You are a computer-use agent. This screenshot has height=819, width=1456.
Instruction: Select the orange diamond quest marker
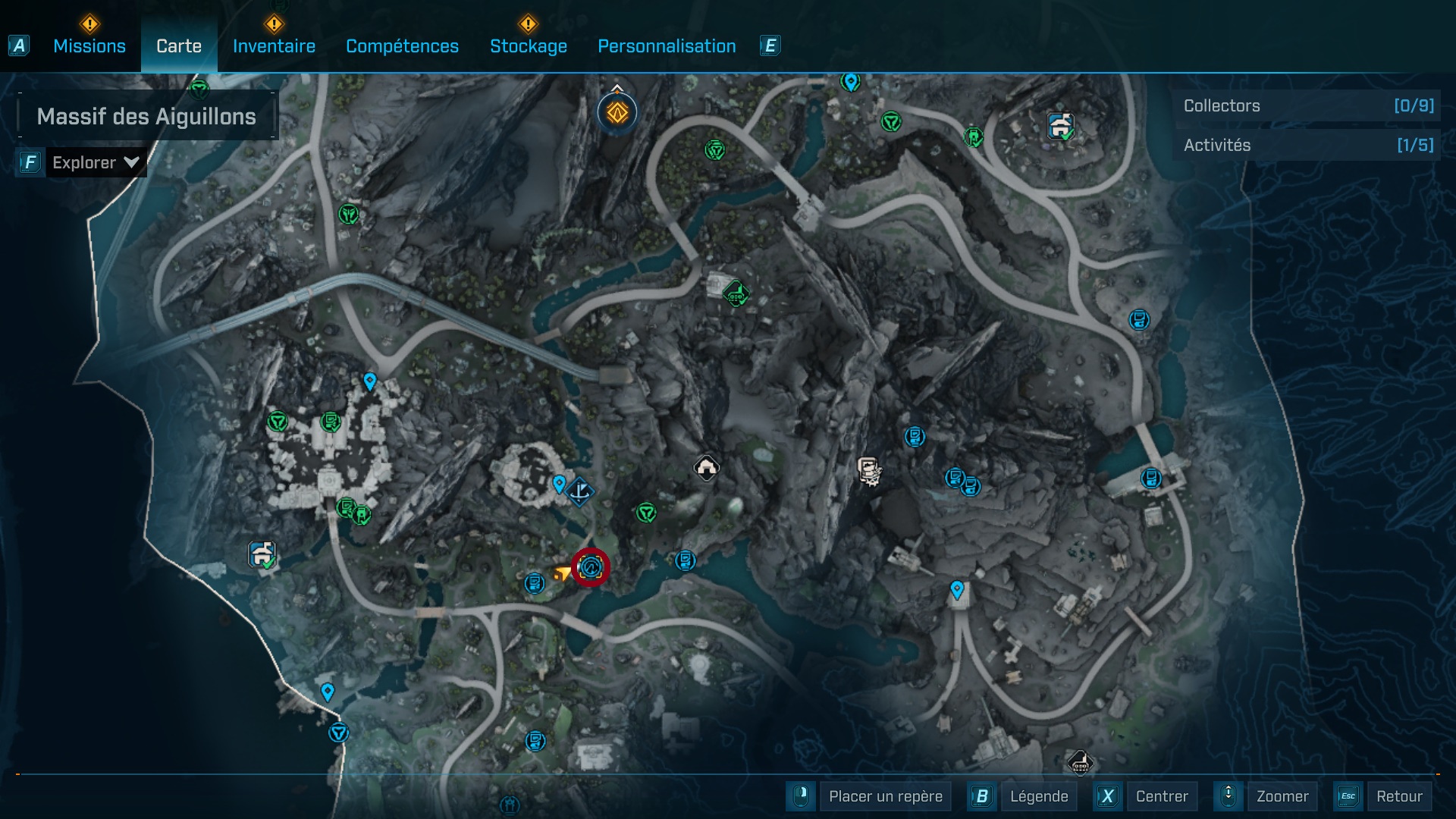(617, 114)
